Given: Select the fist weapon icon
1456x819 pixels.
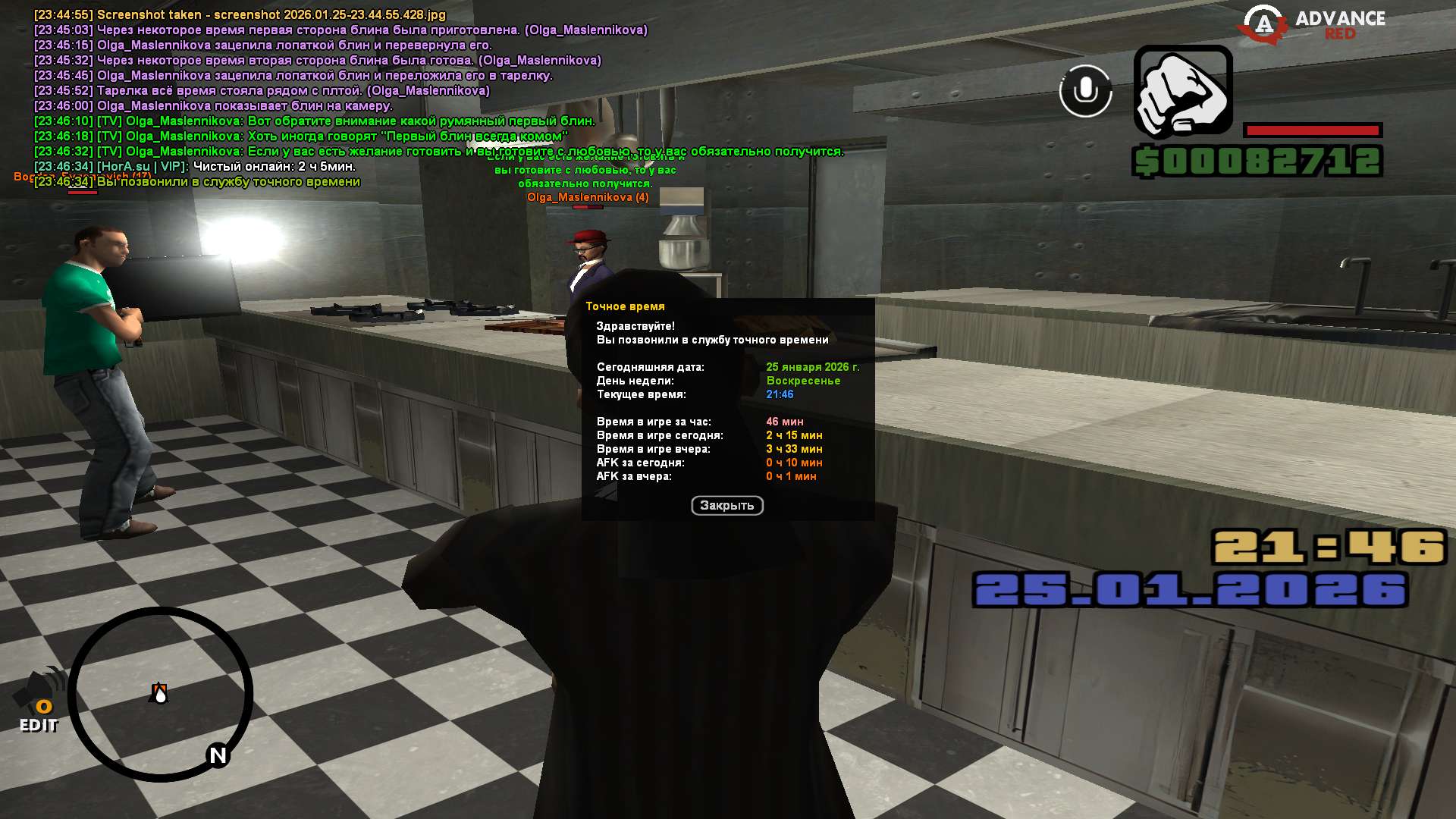Looking at the screenshot, I should (1182, 93).
